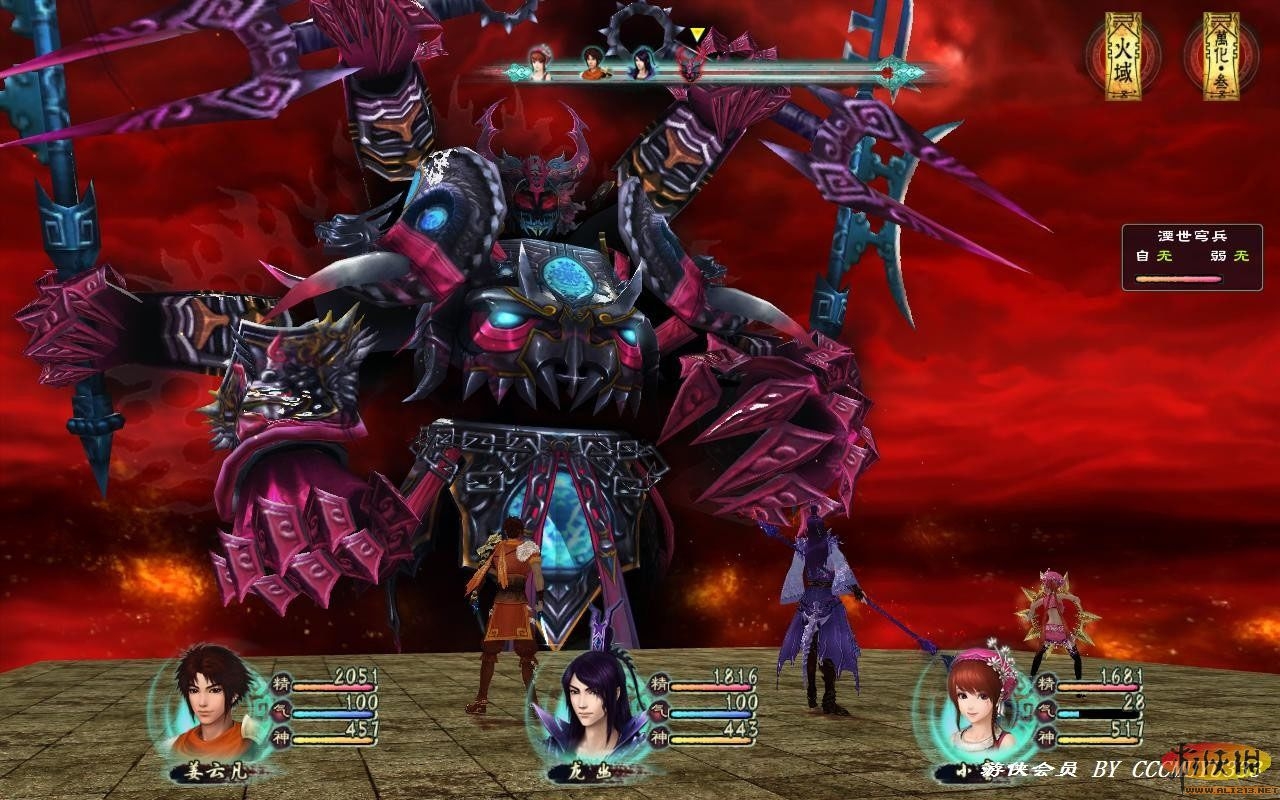
Task: Click the enemy demon head icon on the timeline
Action: pos(691,70)
